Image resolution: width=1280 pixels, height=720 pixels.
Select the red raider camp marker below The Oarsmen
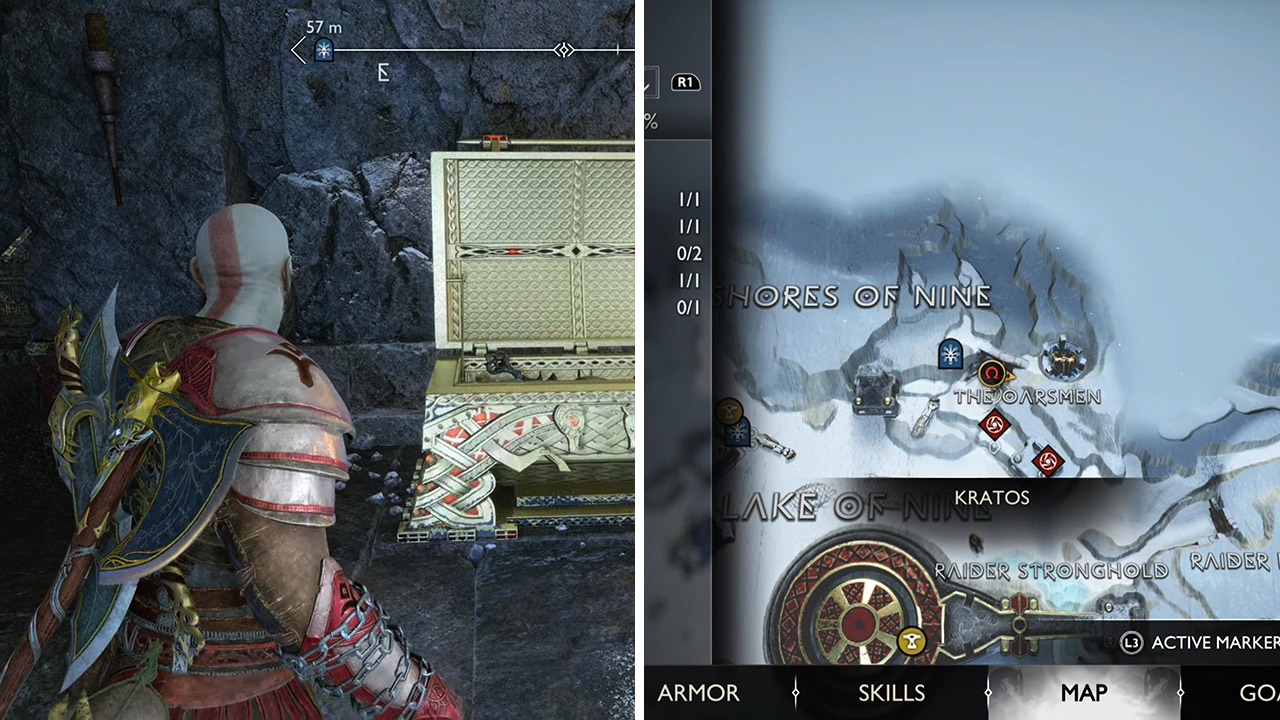(x=993, y=424)
